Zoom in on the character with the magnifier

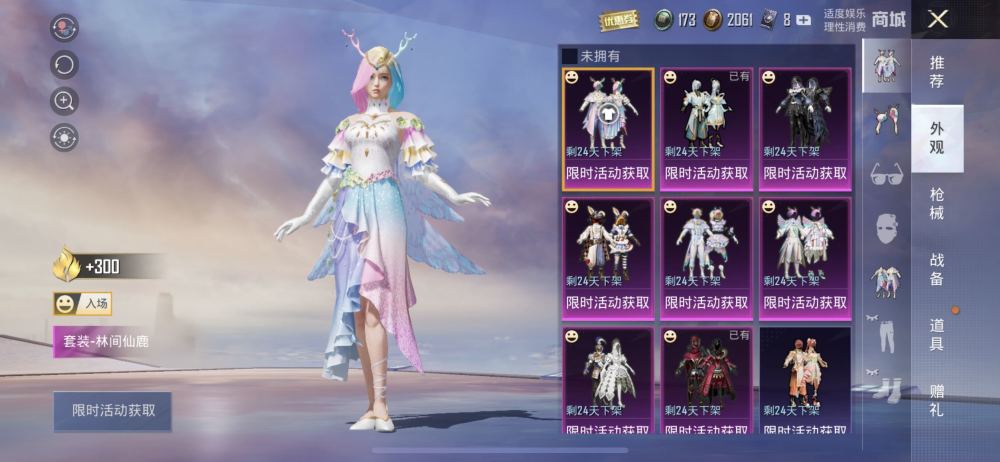point(64,101)
